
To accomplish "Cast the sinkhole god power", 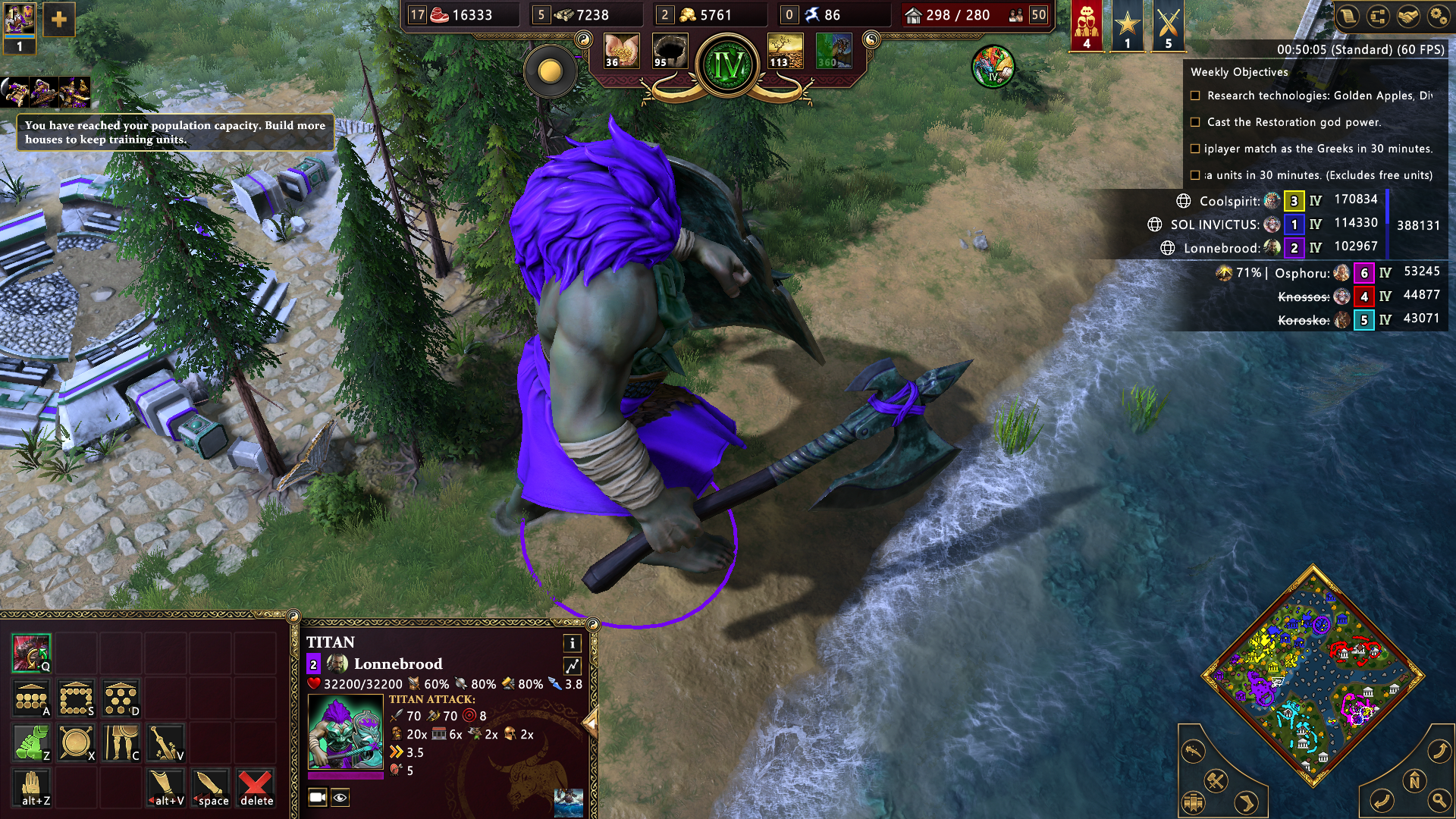I will pos(670,52).
